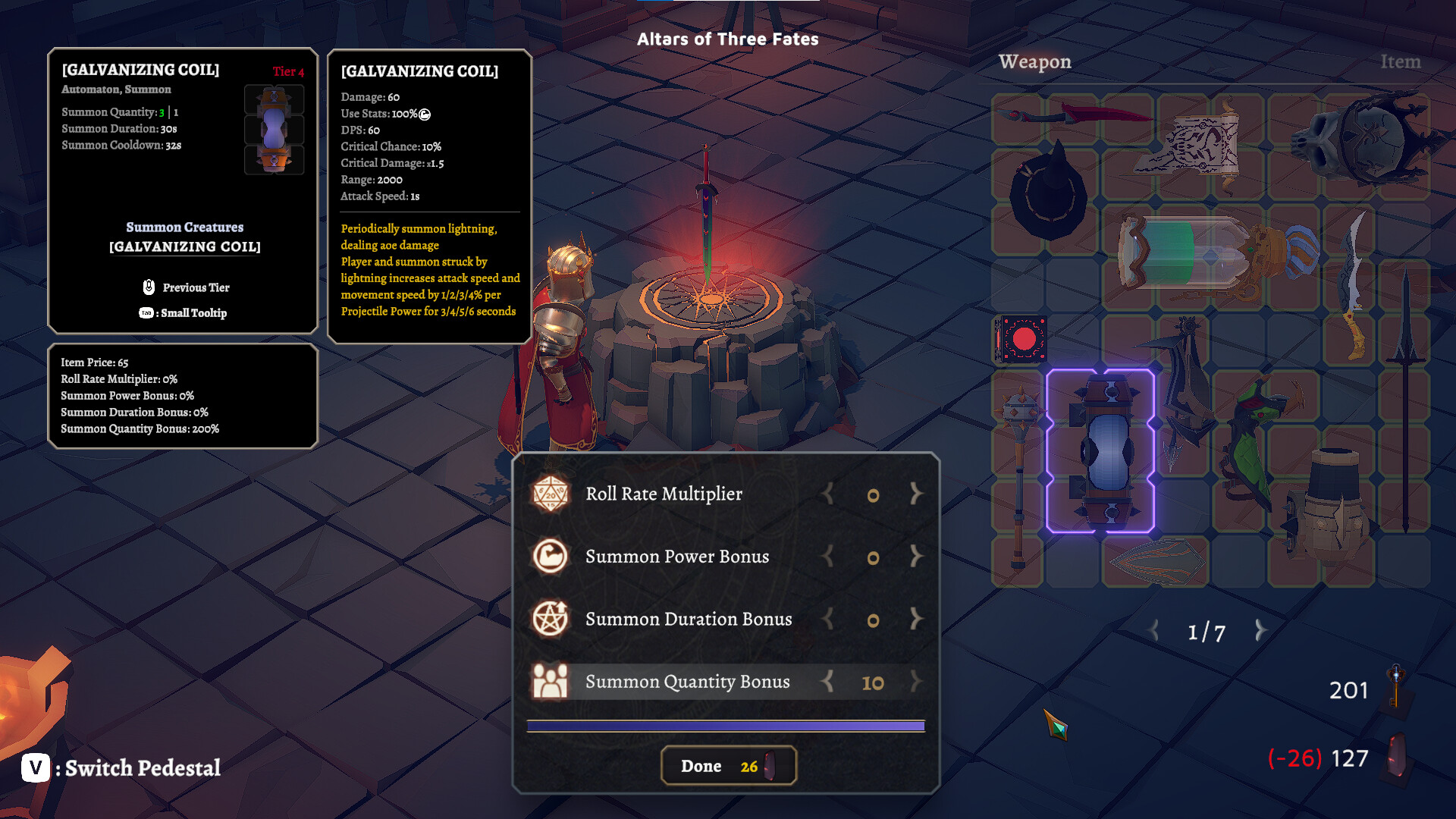1456x819 pixels.
Task: Click the skull helmet item in the inventory
Action: pyautogui.click(x=1360, y=140)
